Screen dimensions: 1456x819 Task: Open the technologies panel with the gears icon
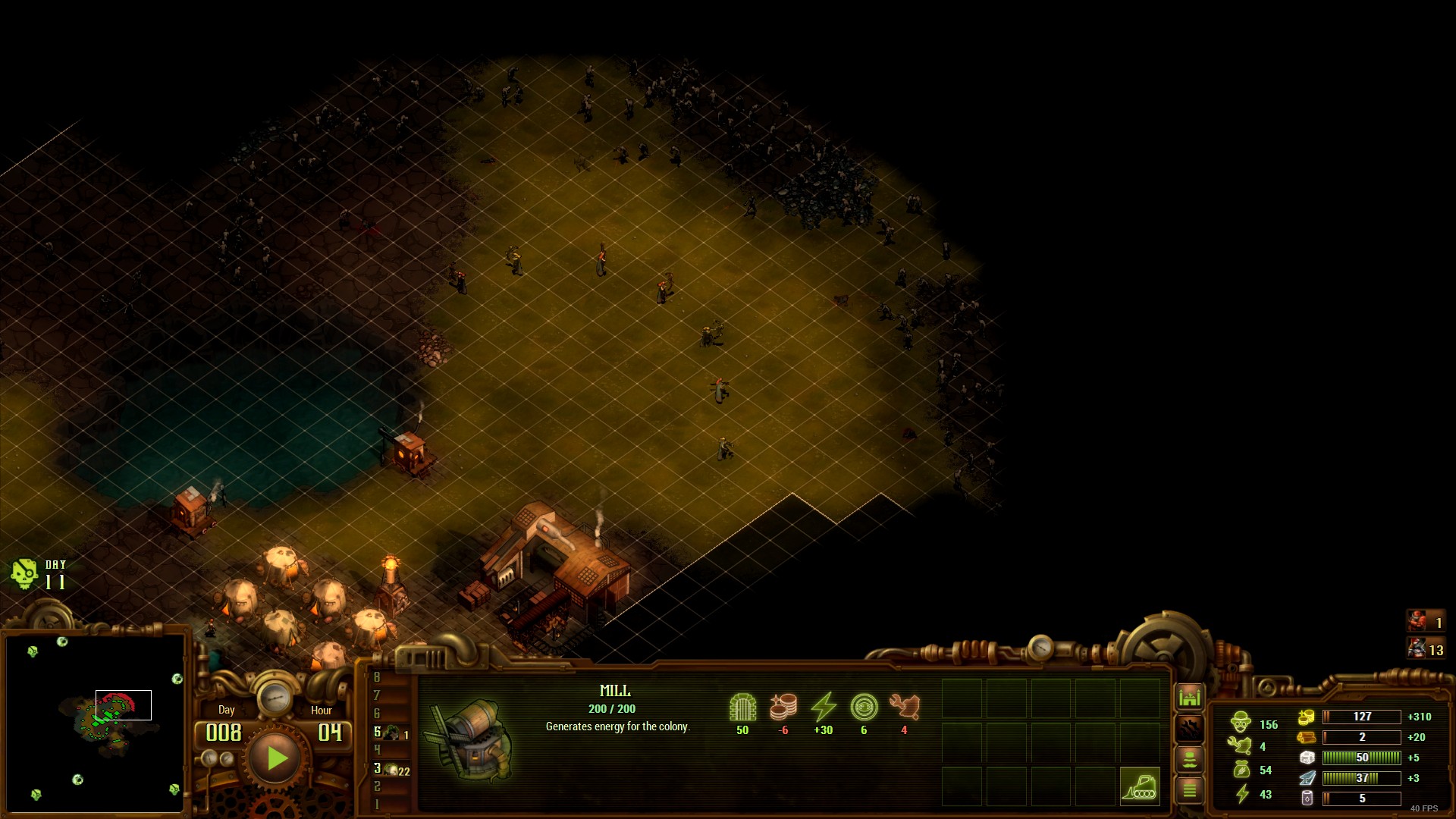point(1189,729)
